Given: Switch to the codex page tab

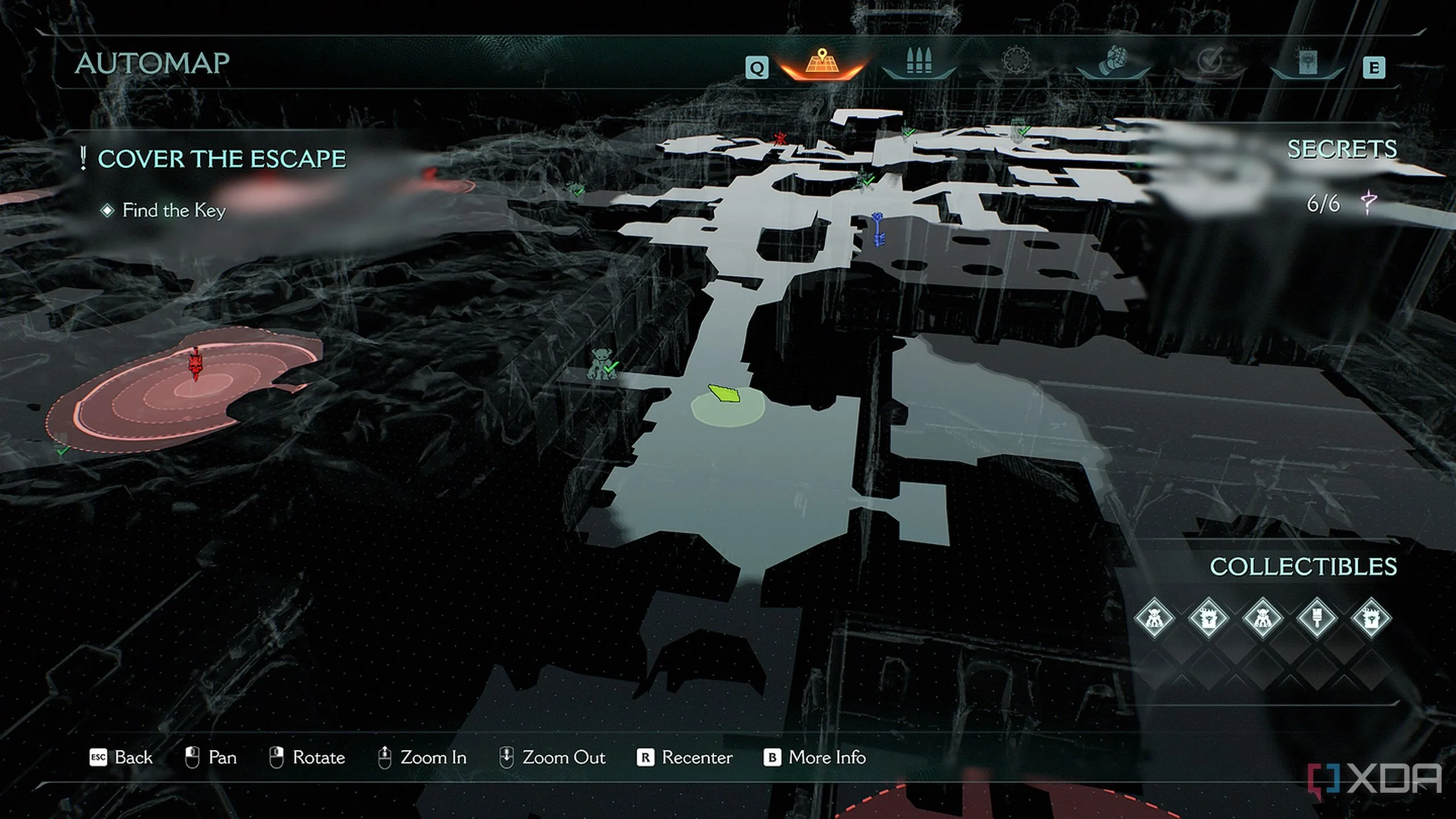Looking at the screenshot, I should click(x=1308, y=63).
